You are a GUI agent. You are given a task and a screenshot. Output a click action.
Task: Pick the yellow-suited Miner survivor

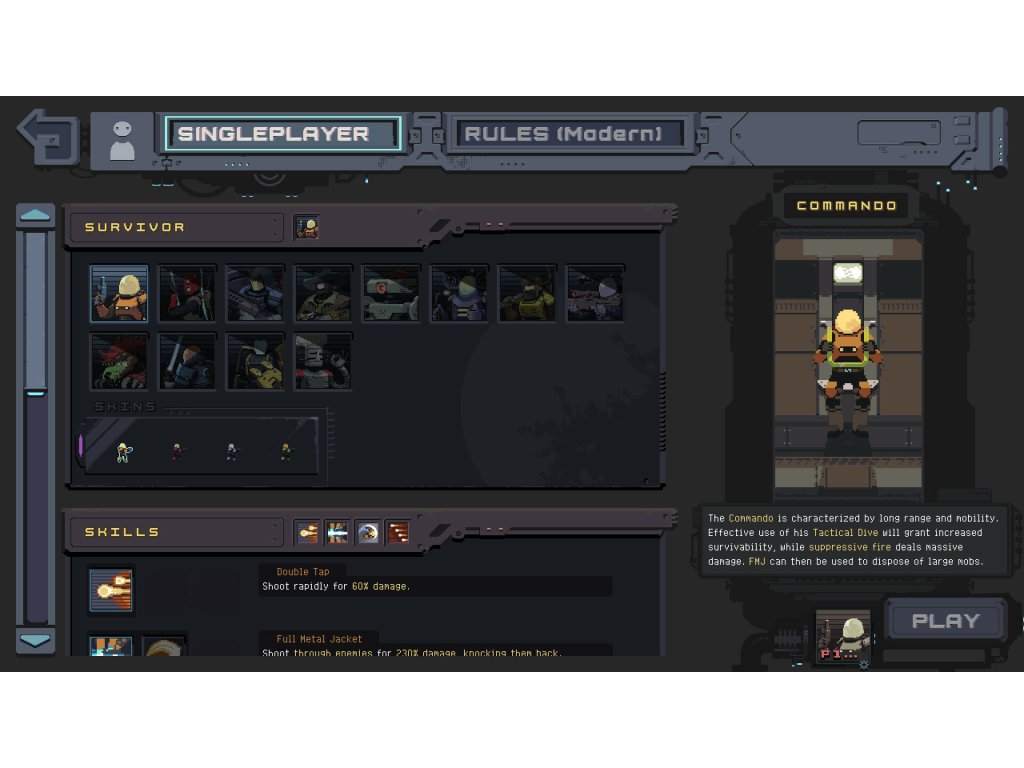(527, 293)
